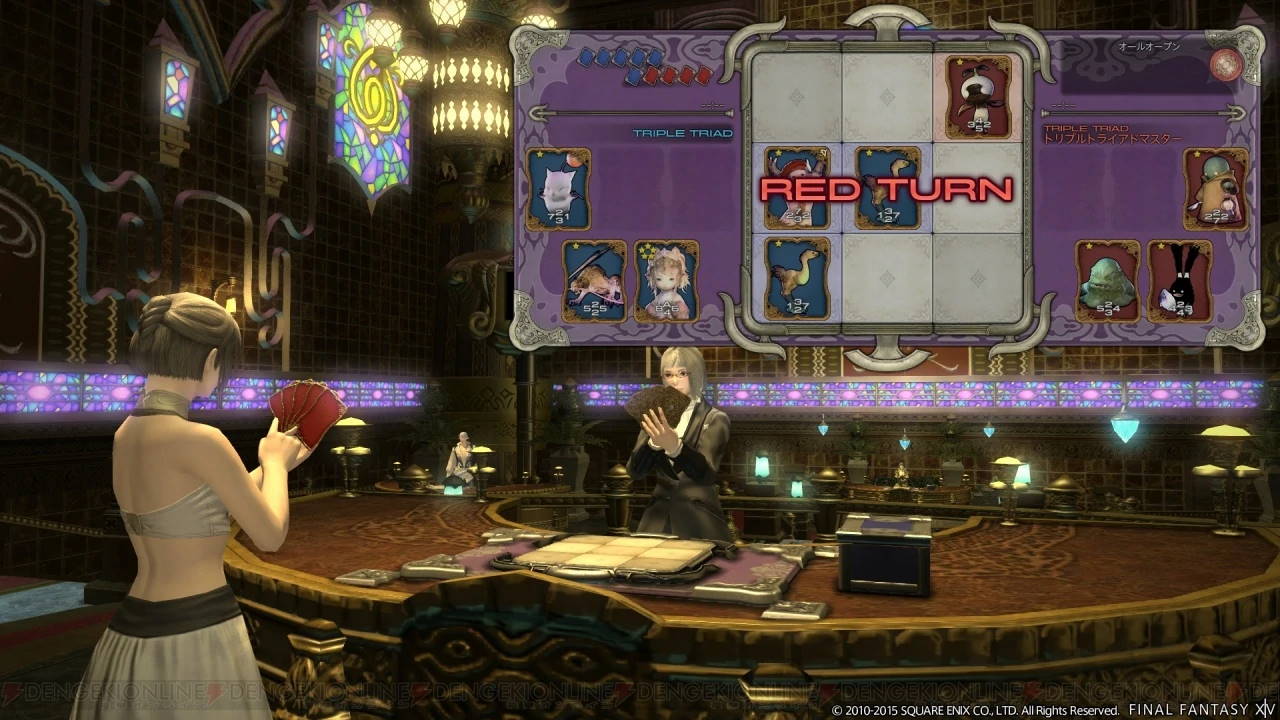This screenshot has width=1280, height=720.
Task: Click the blue TRIPLE TRIAD player label
Action: tap(681, 131)
